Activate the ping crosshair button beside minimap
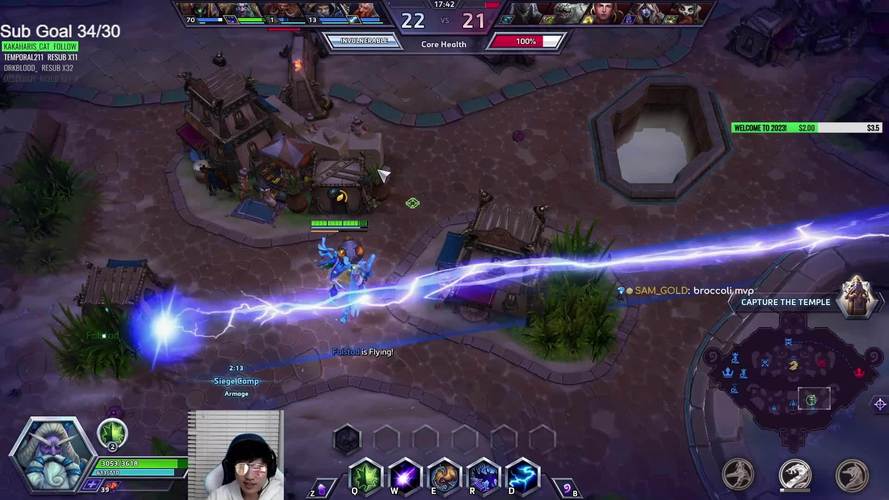This screenshot has height=500, width=889. [879, 404]
